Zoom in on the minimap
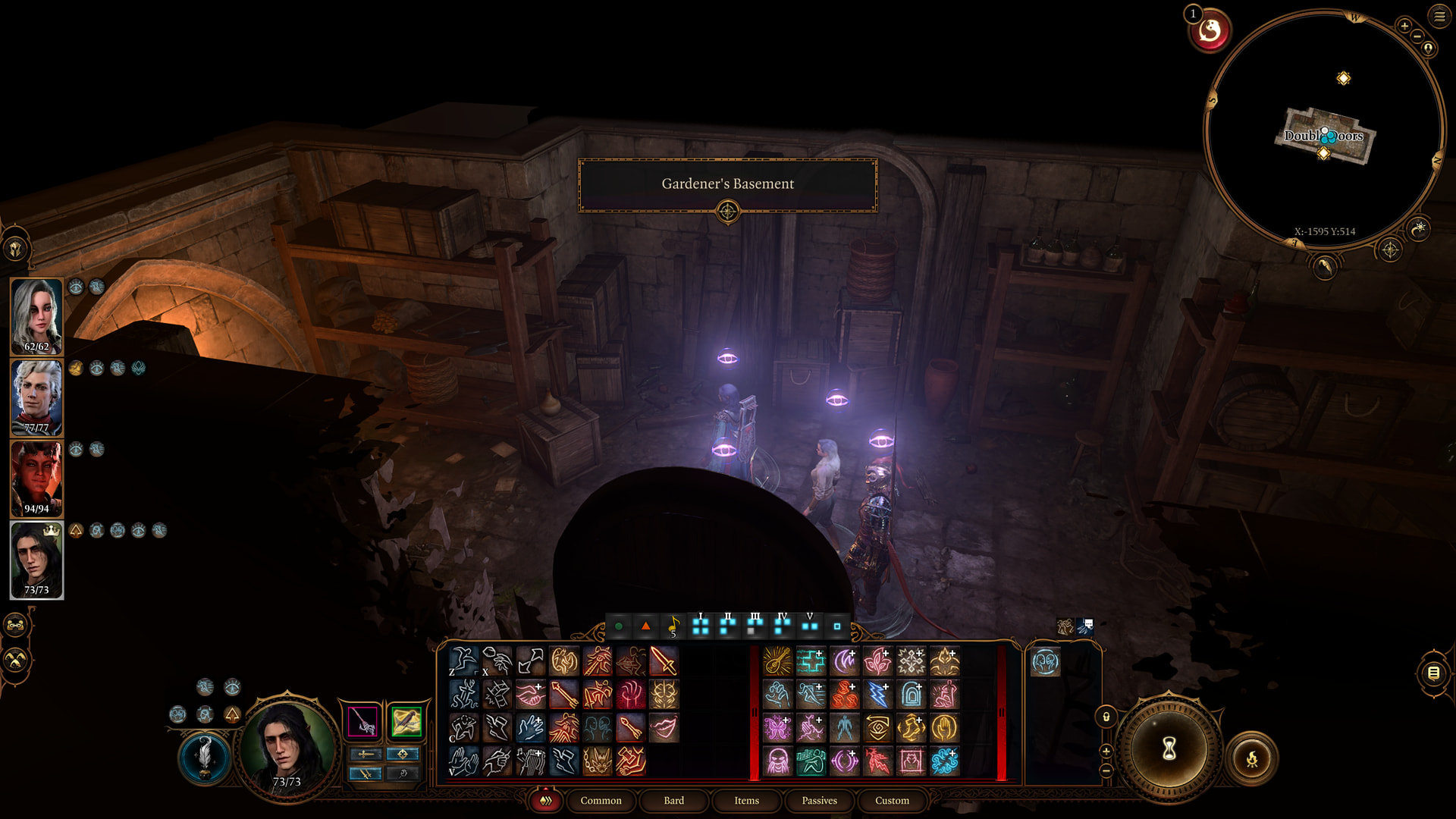 [1404, 27]
